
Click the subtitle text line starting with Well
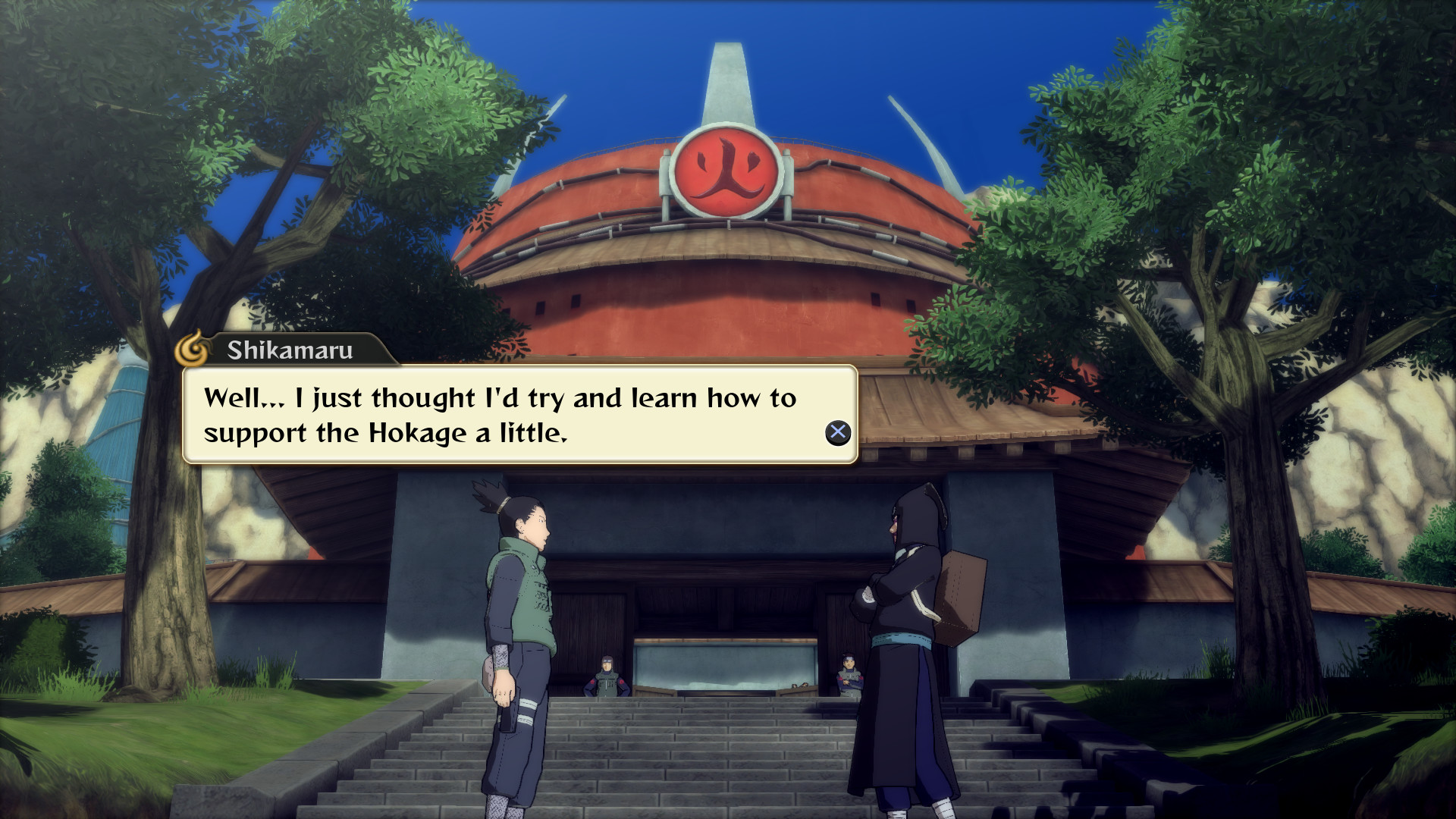[498, 397]
